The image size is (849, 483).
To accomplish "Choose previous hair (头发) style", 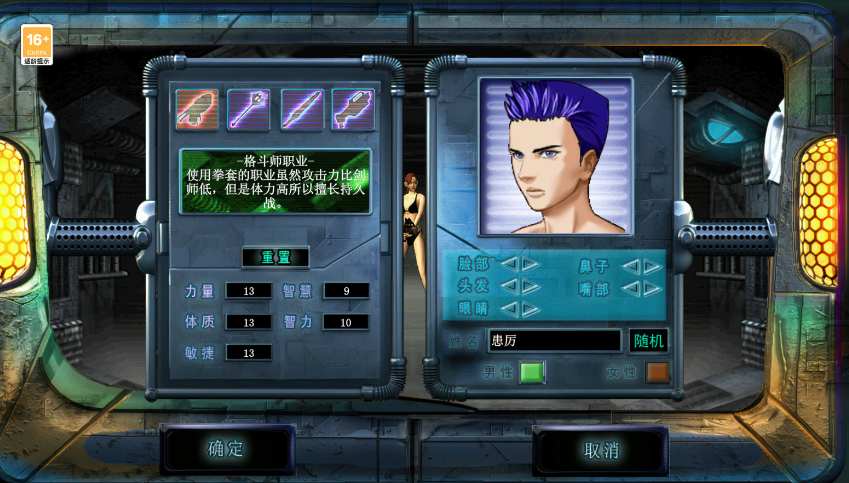I will [x=508, y=286].
